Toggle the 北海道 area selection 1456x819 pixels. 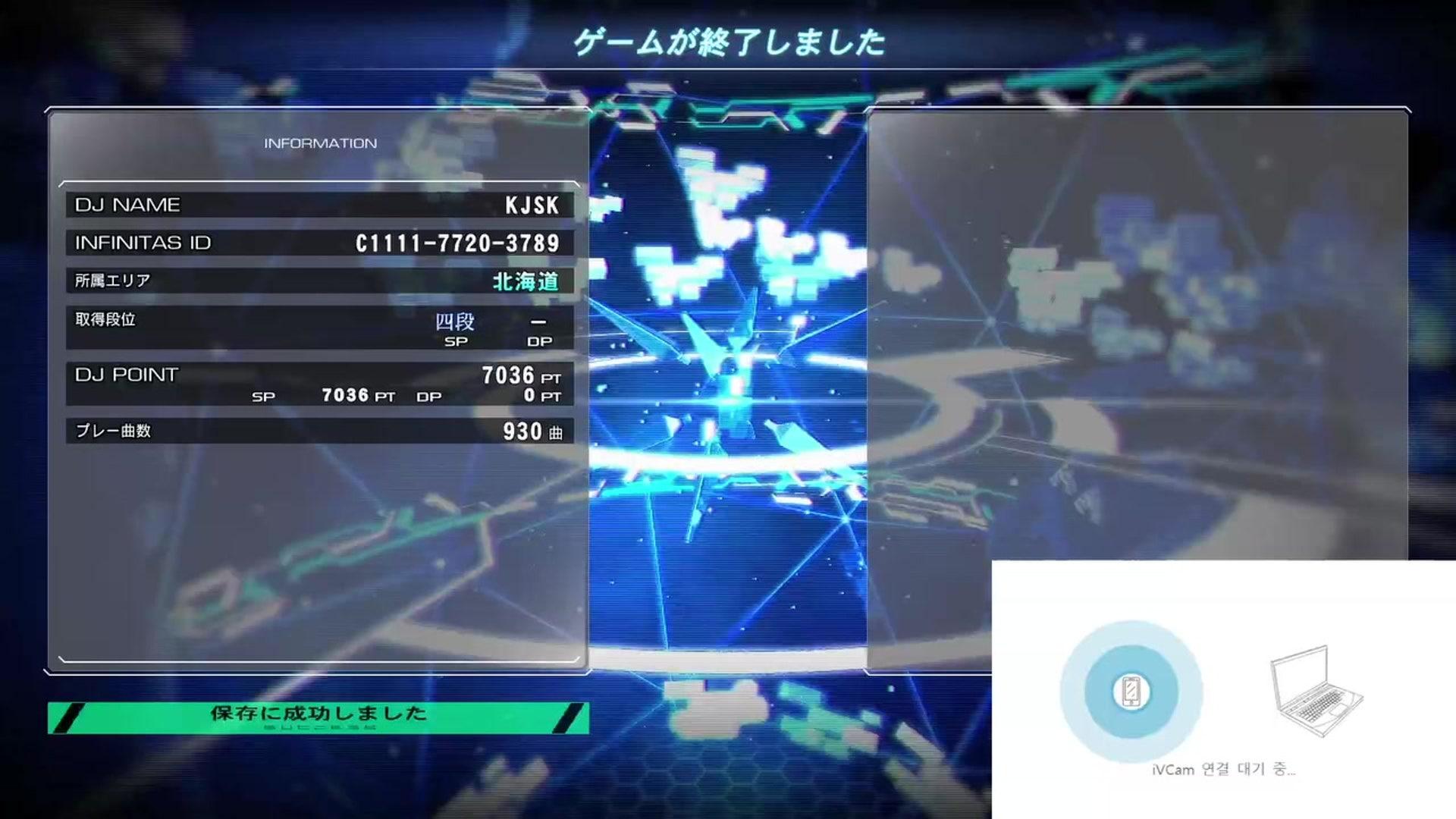click(x=526, y=283)
